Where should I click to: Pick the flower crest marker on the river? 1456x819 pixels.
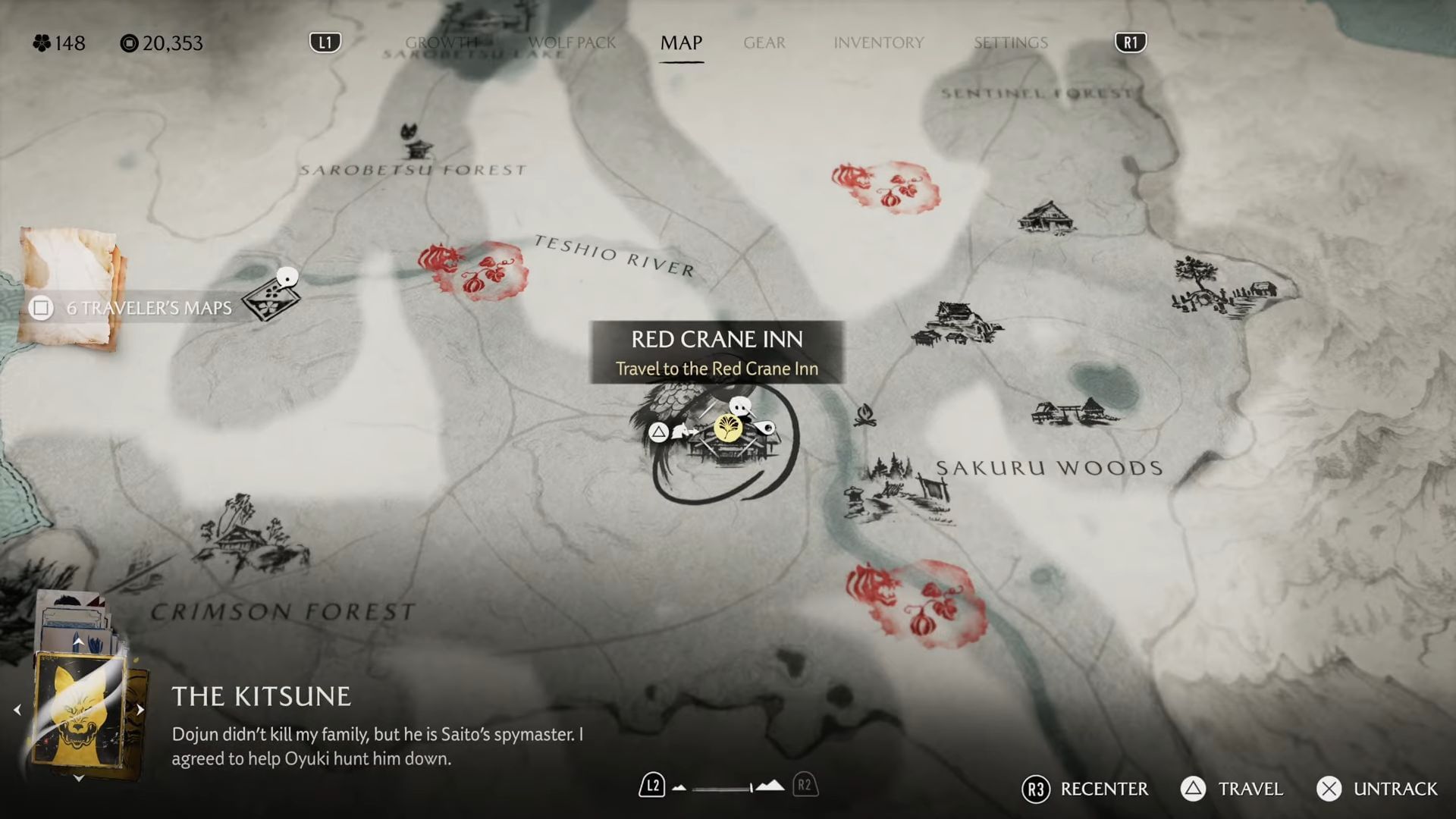(x=269, y=301)
